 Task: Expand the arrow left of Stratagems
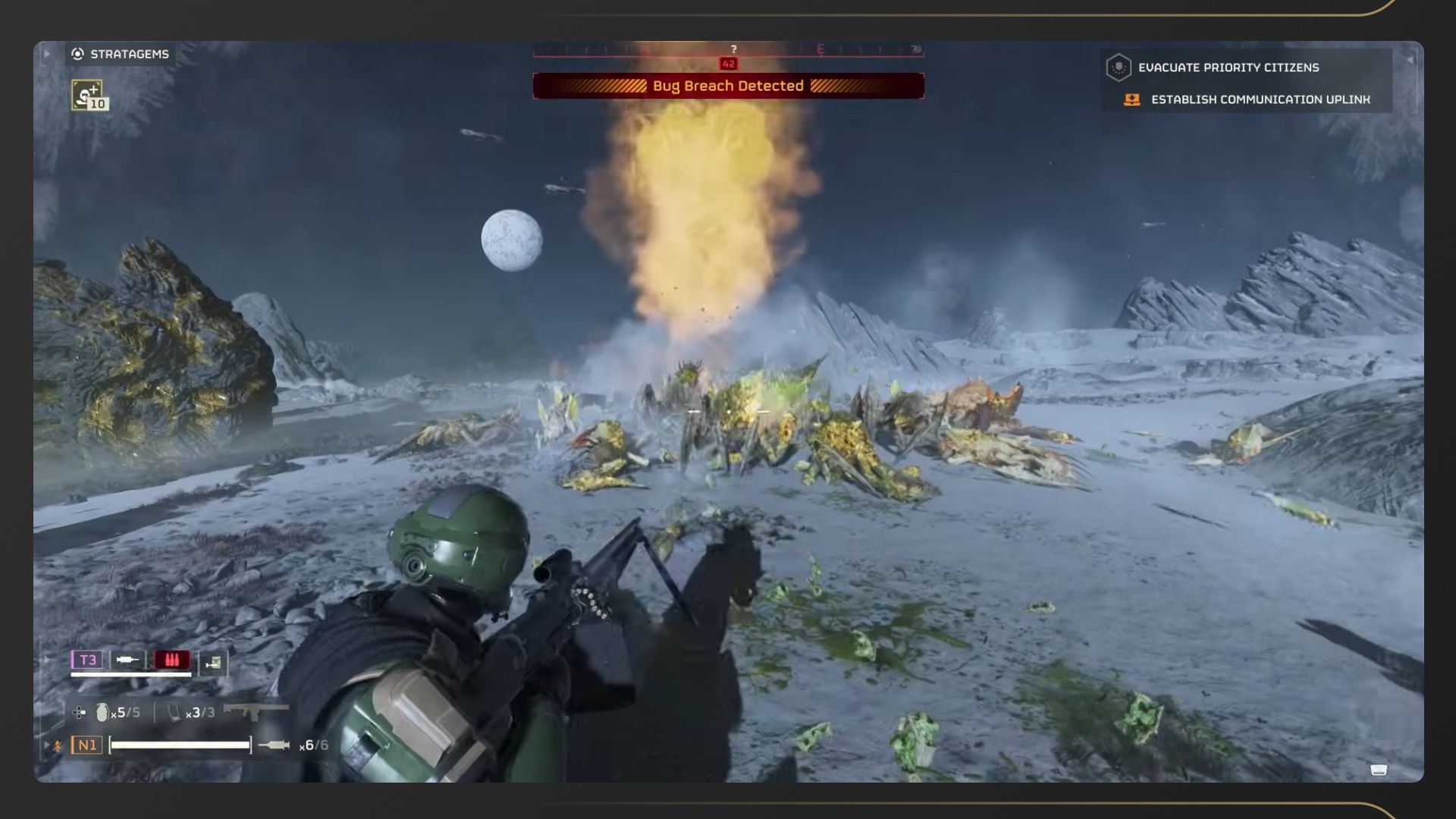[x=46, y=54]
